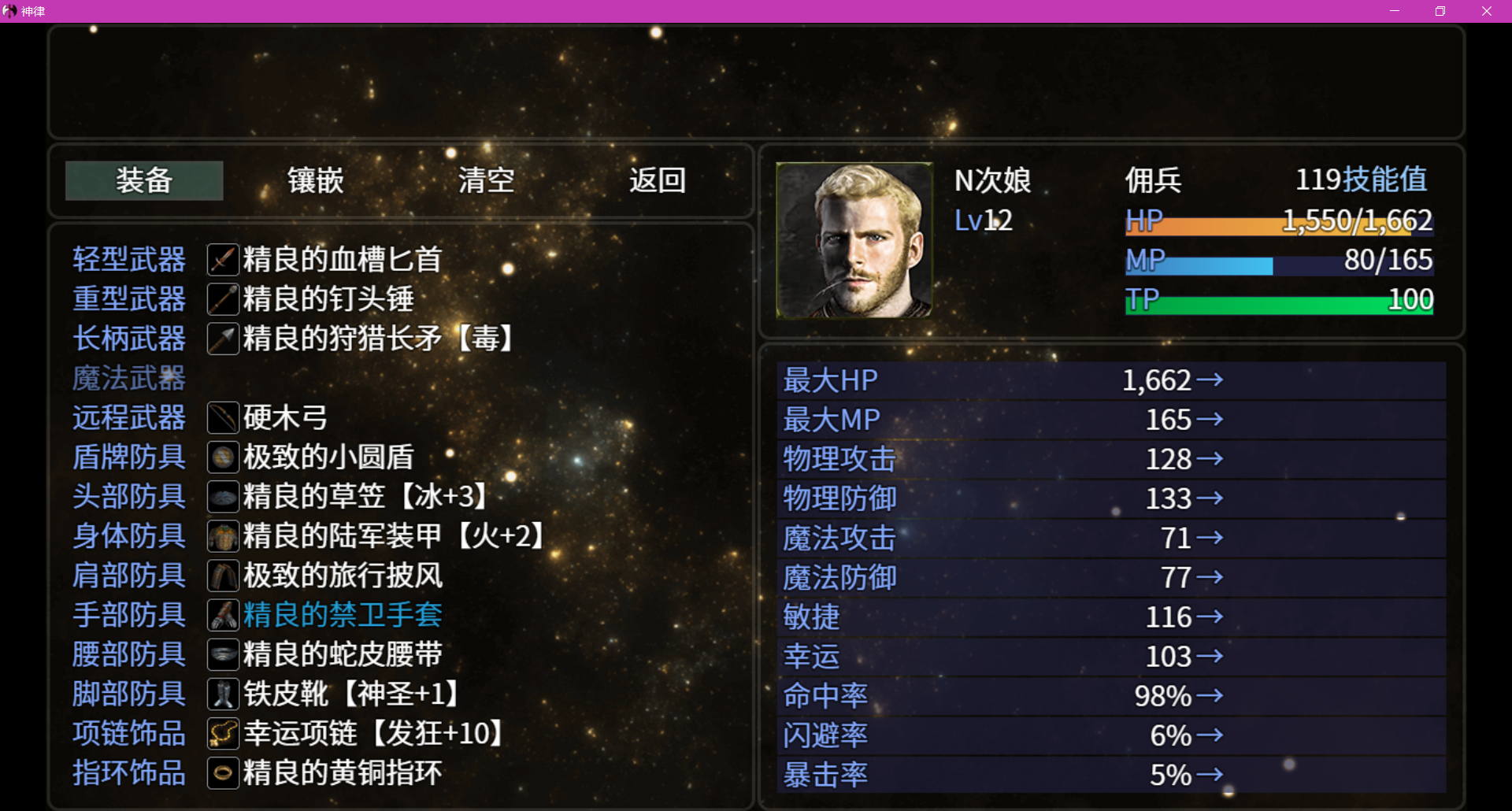Click the 清空 button to clear equipment

point(487,180)
